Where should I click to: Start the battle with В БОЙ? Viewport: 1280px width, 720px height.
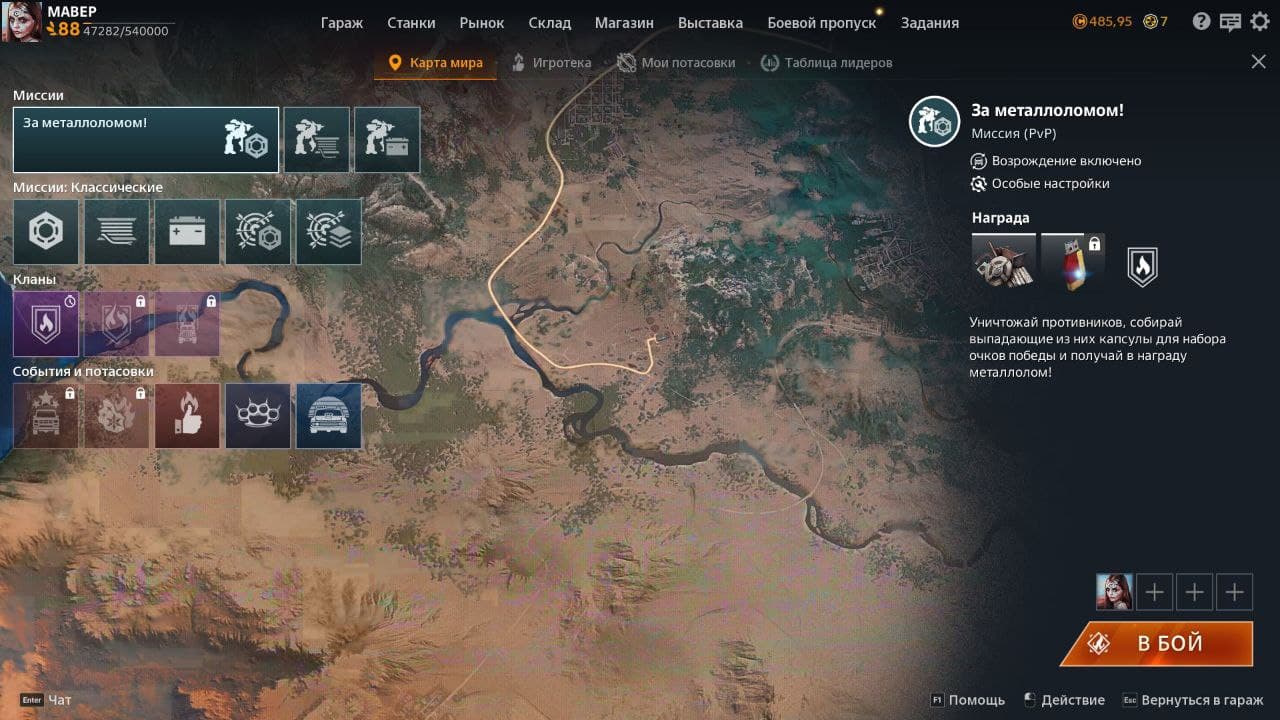click(1157, 643)
